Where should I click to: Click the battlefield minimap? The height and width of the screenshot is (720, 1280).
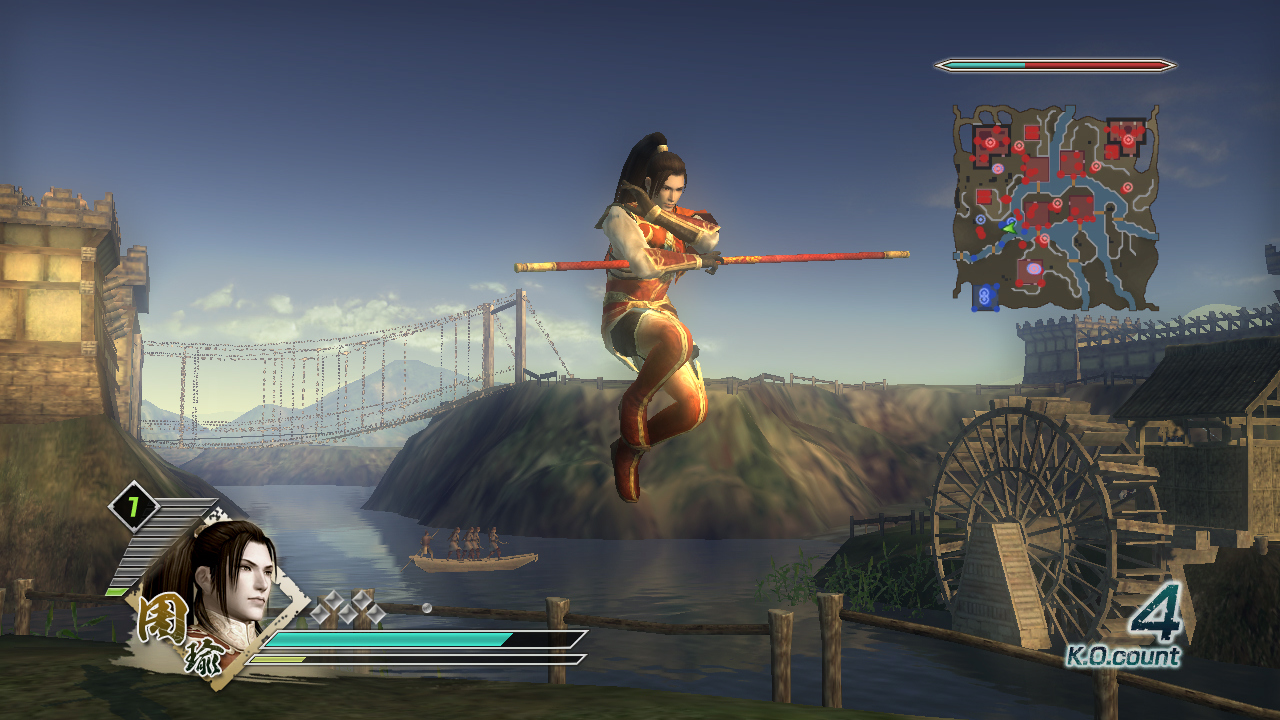click(x=1056, y=207)
